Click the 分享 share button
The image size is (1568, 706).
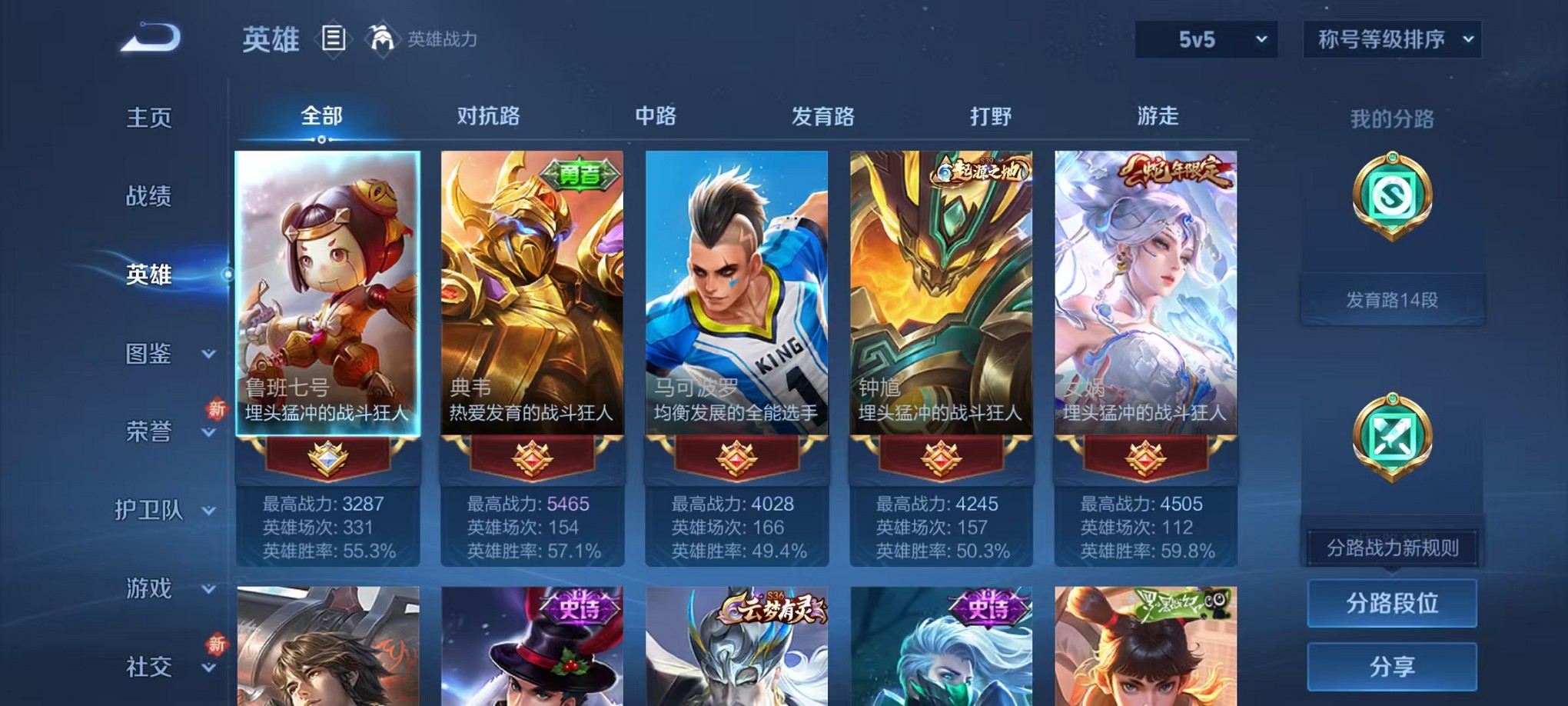[1391, 664]
